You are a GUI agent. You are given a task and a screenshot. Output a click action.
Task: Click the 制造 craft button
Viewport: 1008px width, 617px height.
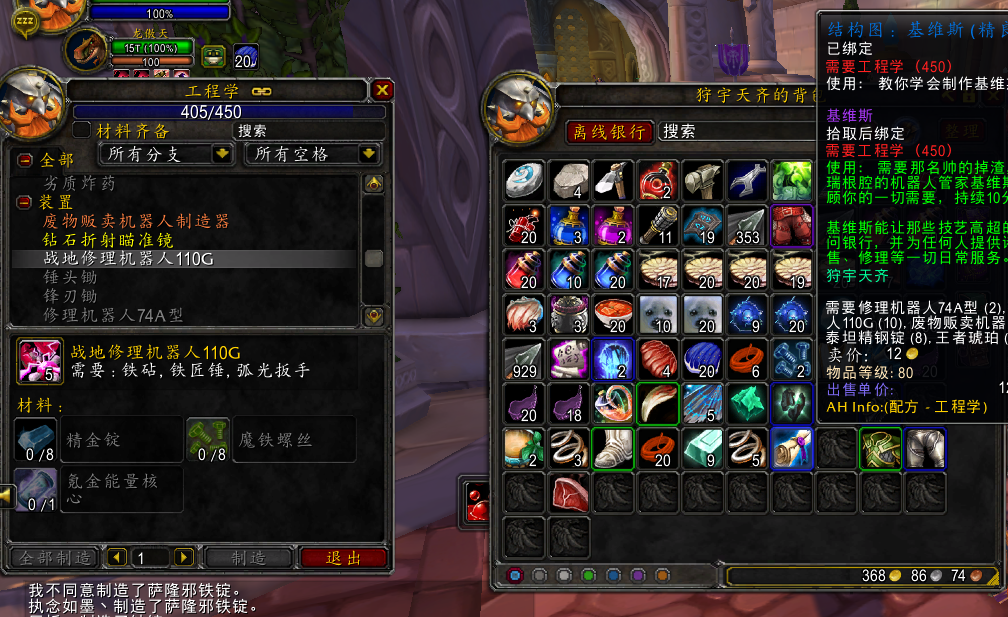248,557
